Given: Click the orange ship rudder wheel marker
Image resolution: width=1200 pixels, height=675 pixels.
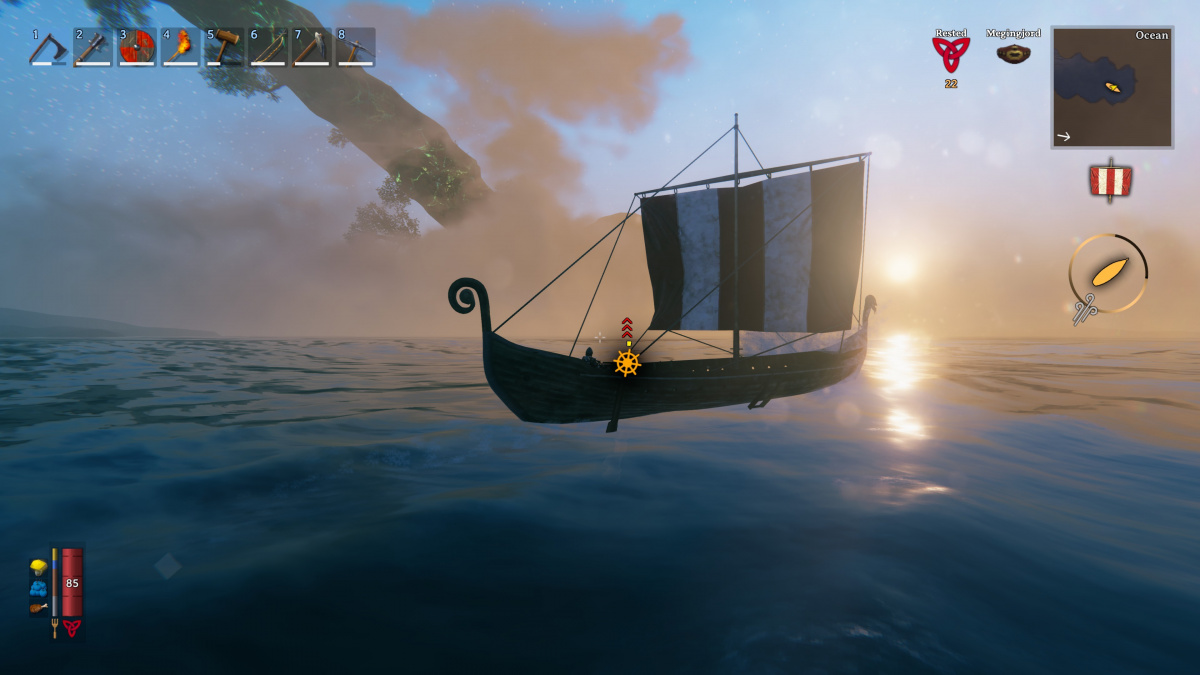Looking at the screenshot, I should [x=627, y=363].
